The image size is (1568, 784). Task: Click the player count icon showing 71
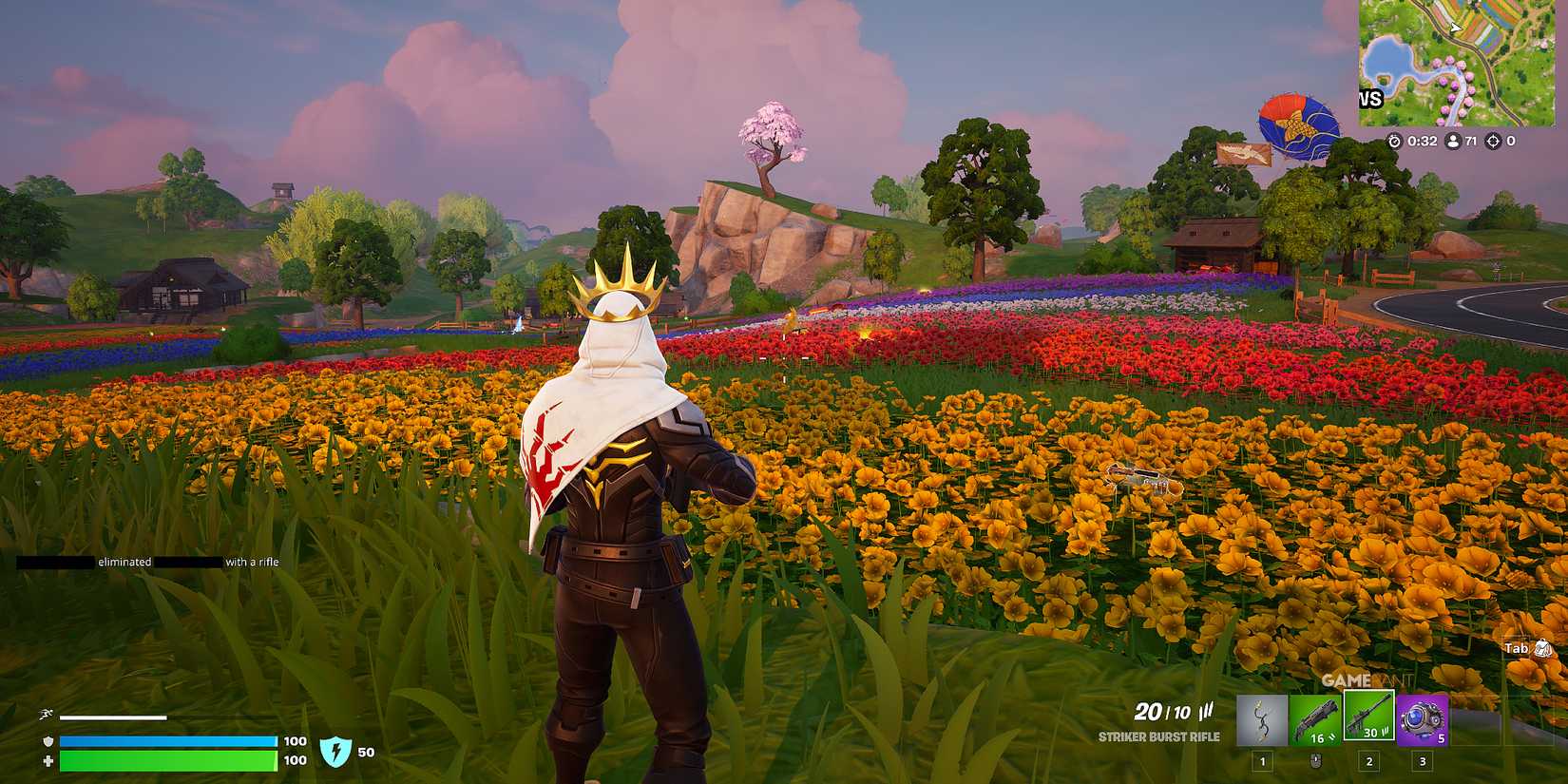1453,141
